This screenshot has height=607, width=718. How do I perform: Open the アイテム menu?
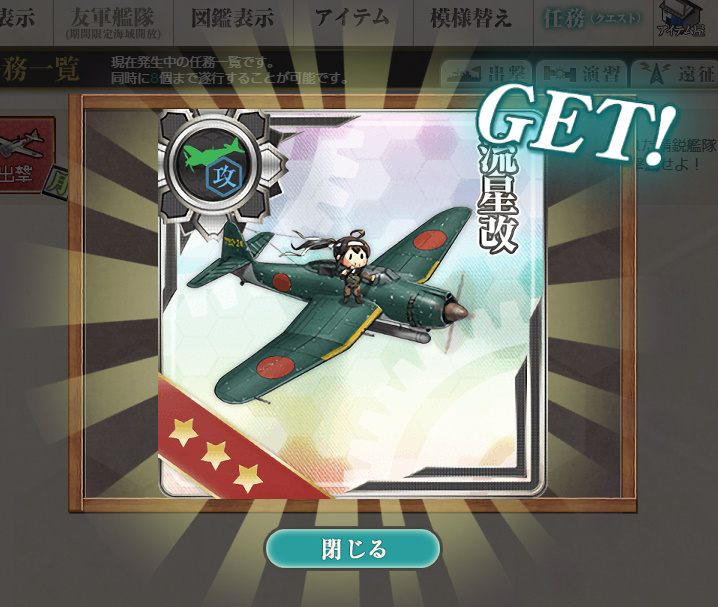click(x=351, y=20)
